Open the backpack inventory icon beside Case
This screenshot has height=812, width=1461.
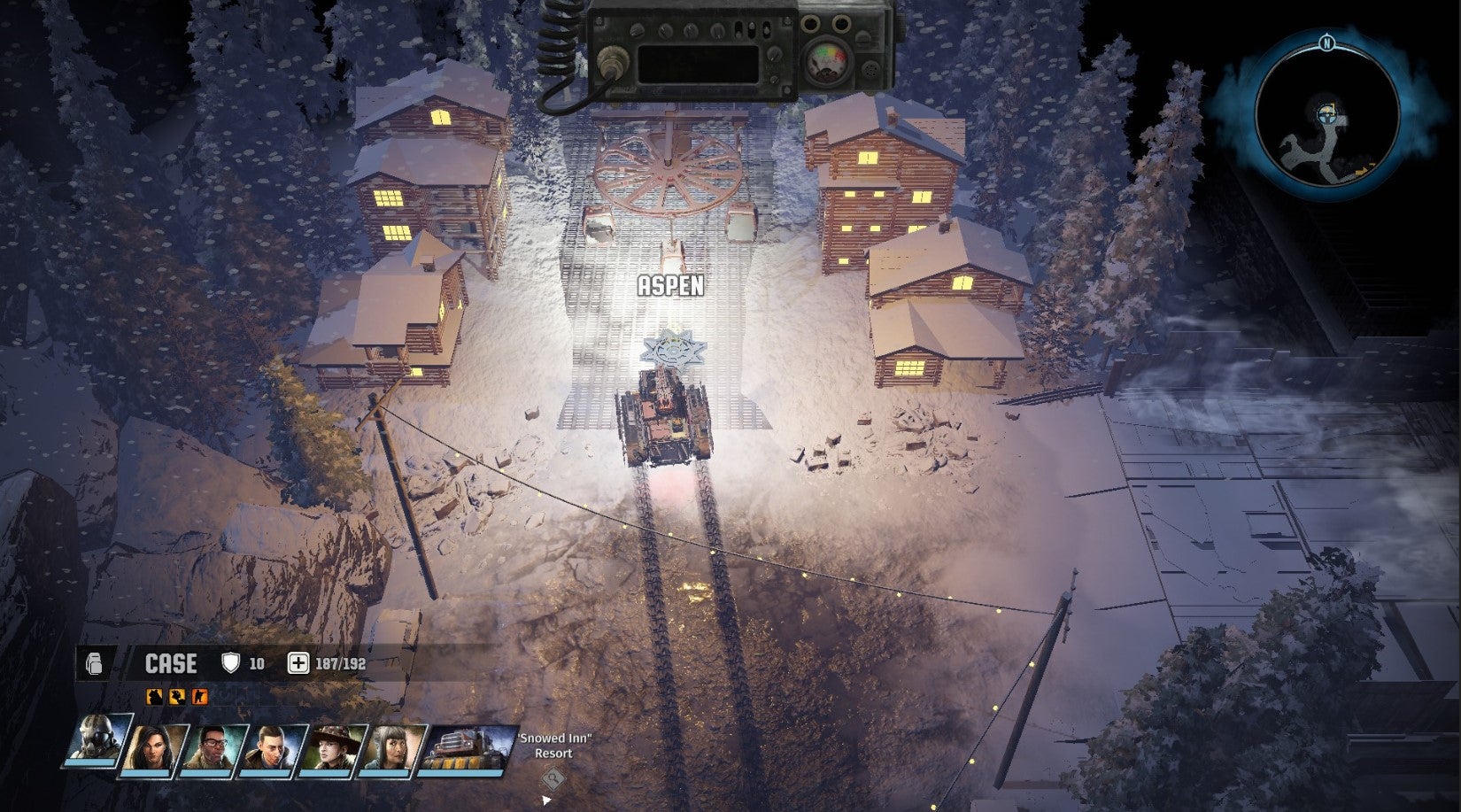click(95, 663)
